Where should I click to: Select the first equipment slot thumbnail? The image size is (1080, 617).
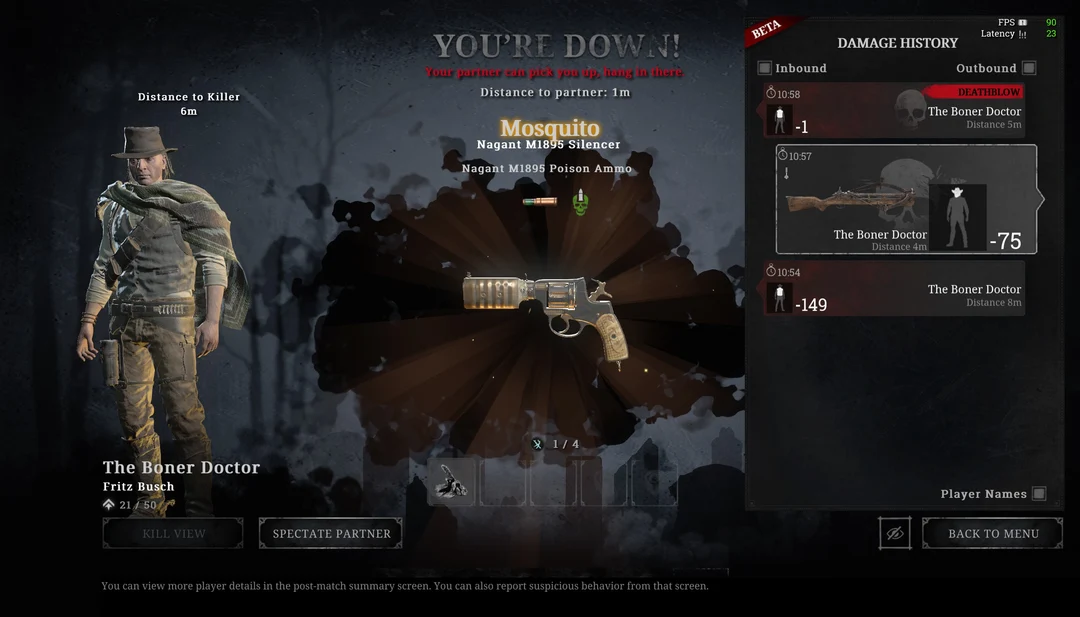tap(452, 482)
